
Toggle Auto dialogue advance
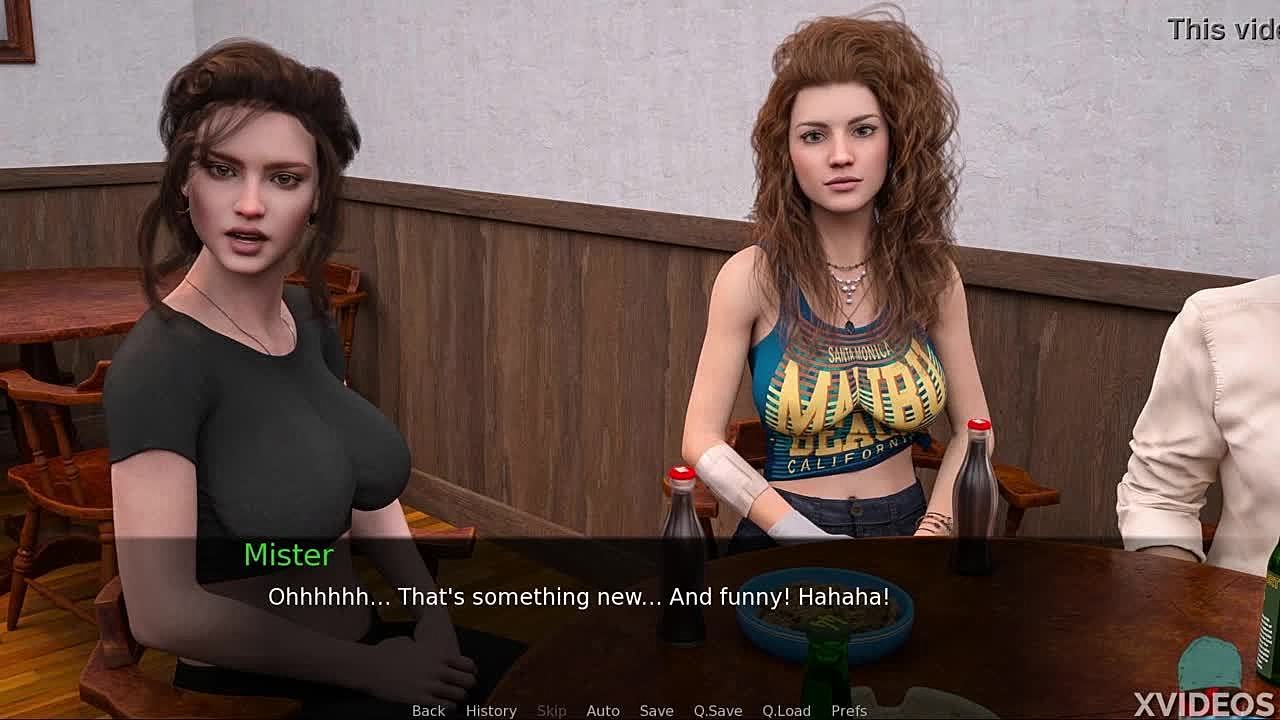[x=603, y=710]
